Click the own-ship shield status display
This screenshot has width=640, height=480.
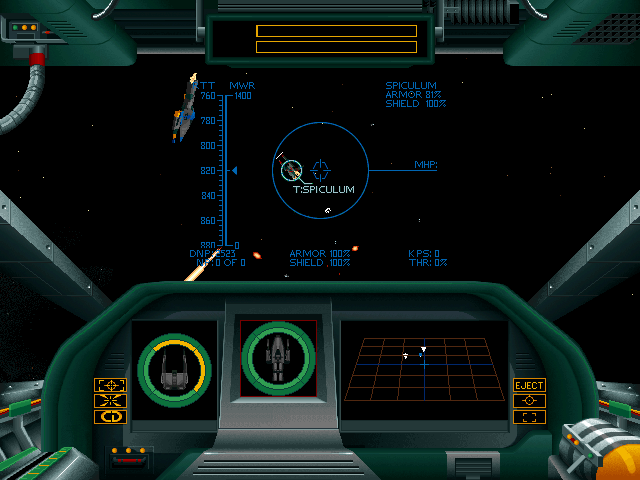pos(174,368)
